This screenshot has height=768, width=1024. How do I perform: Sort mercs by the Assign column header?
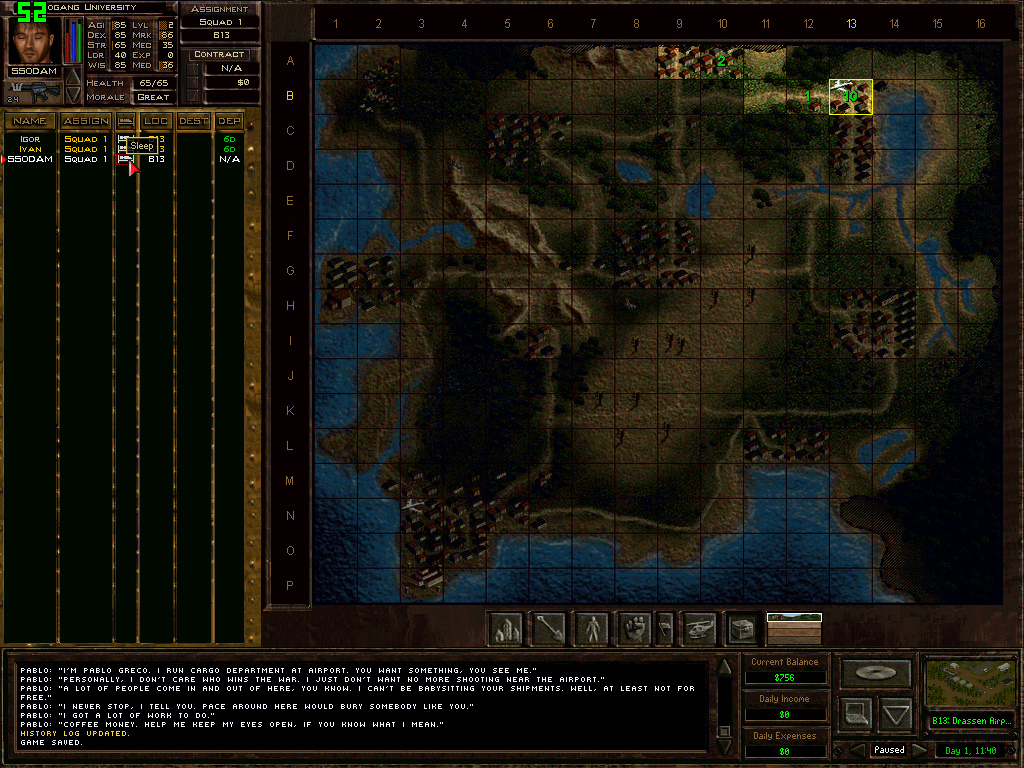86,121
